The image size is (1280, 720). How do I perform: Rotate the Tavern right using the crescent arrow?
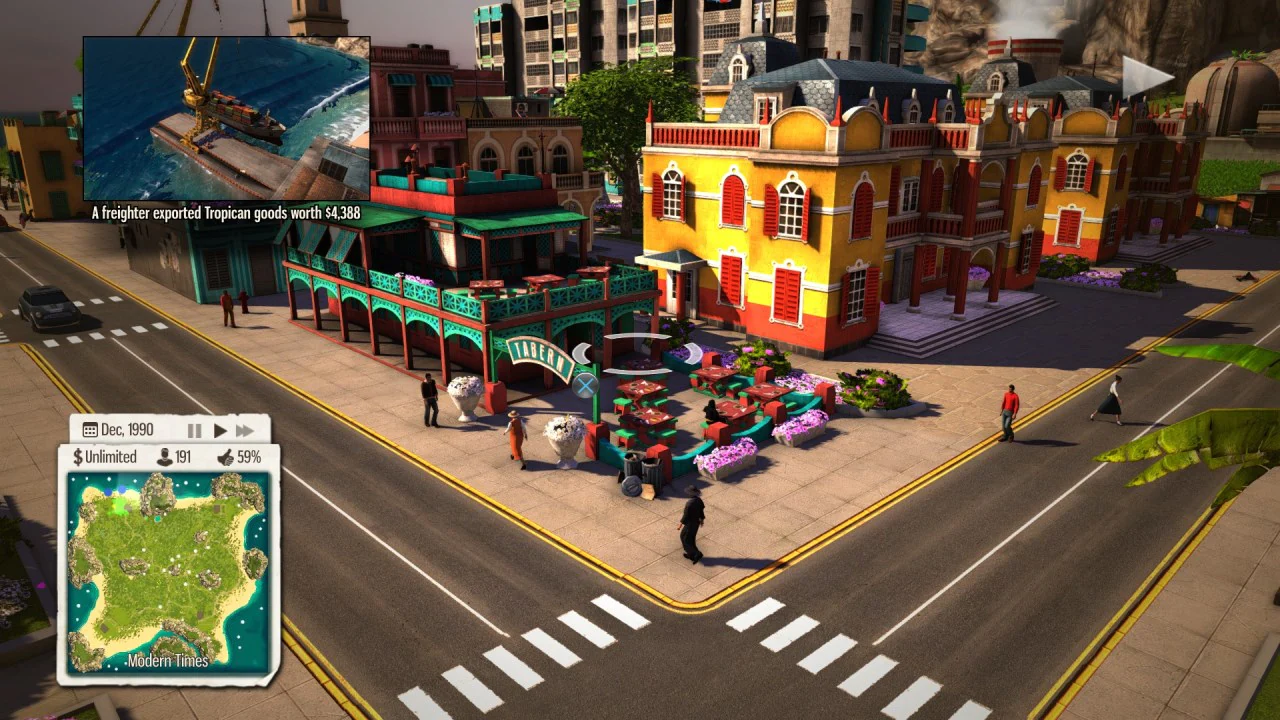pyautogui.click(x=692, y=352)
